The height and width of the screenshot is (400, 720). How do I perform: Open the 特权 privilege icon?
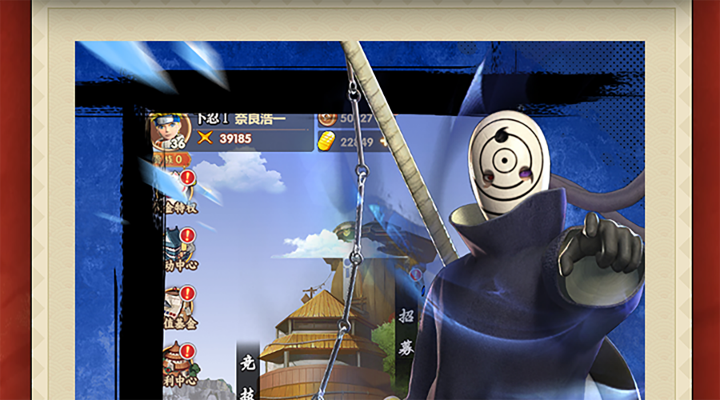[x=175, y=194]
